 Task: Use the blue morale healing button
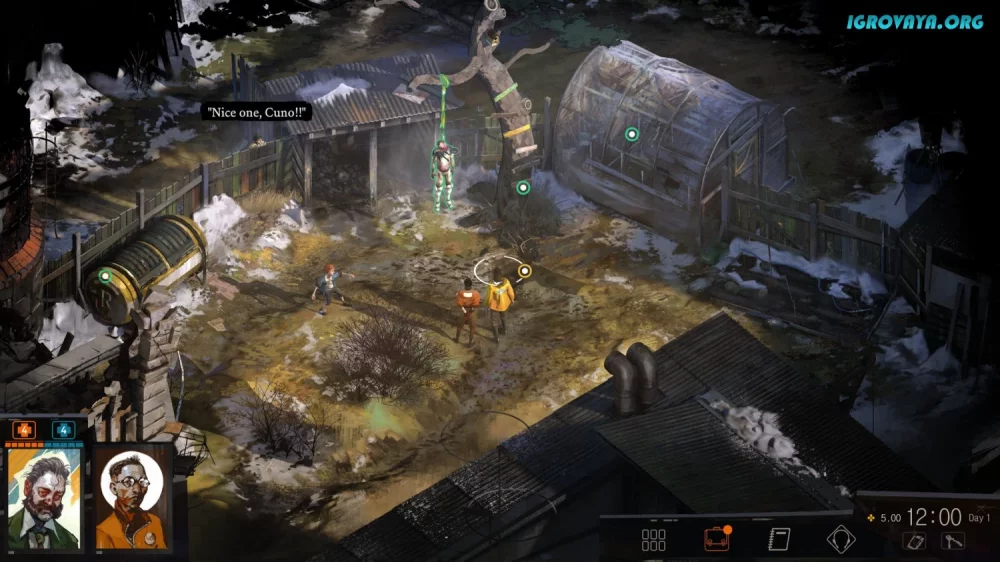(x=64, y=431)
